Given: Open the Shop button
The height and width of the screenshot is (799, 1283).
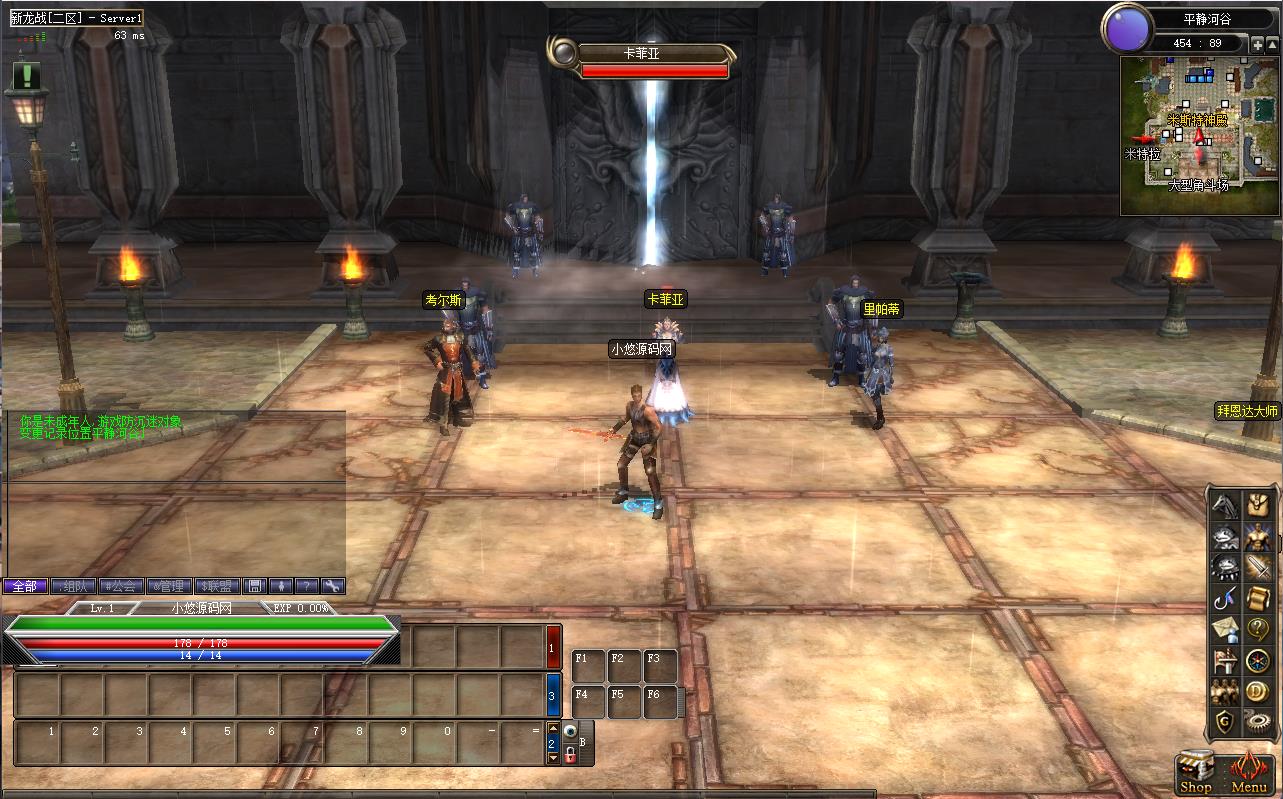Looking at the screenshot, I should (x=1196, y=772).
